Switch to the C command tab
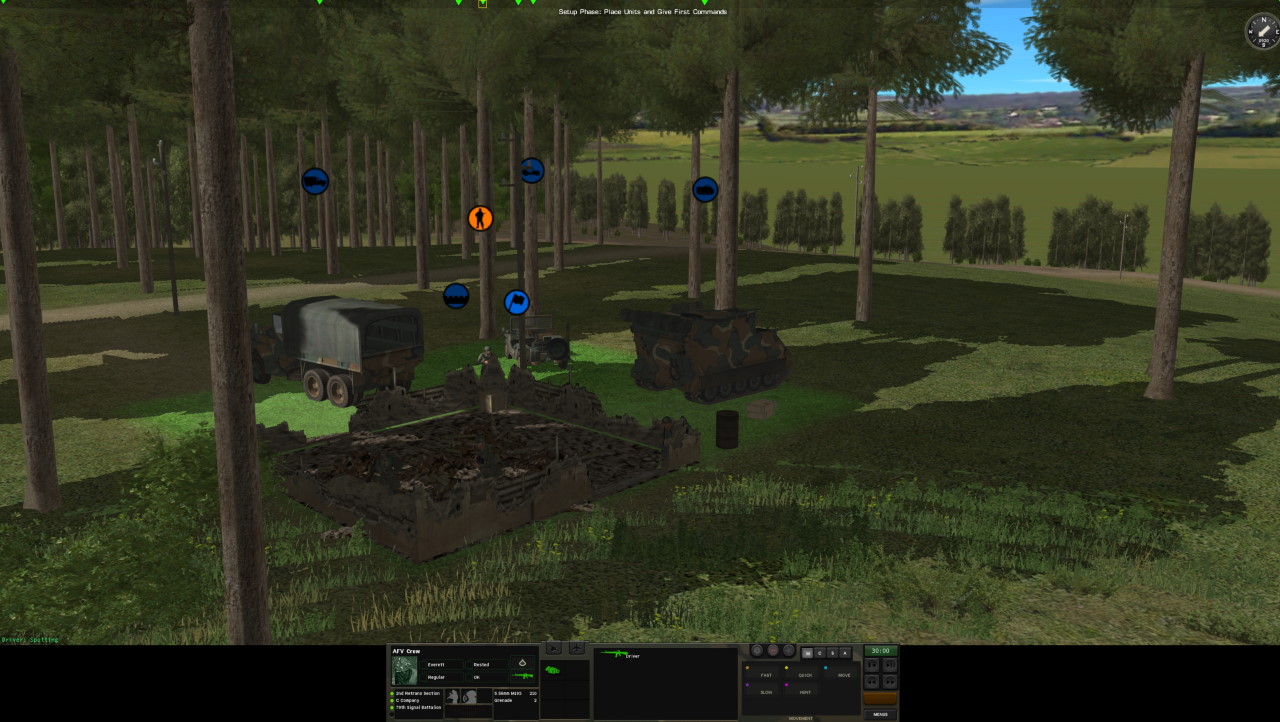The height and width of the screenshot is (722, 1280). coord(820,653)
